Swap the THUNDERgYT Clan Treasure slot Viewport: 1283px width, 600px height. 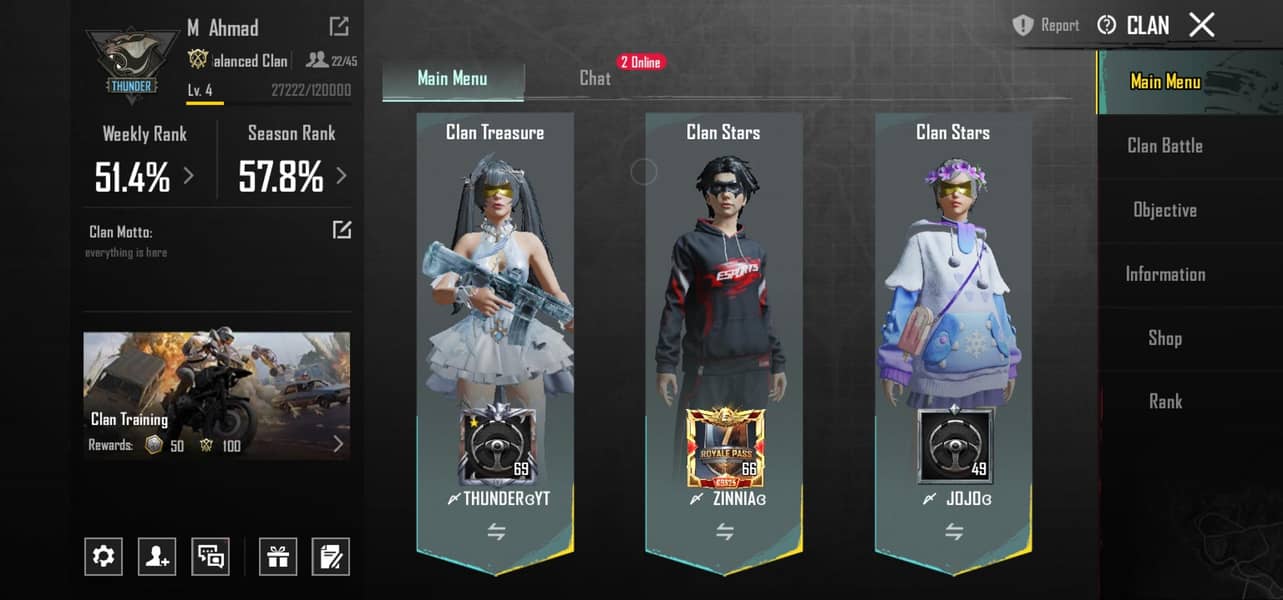click(496, 532)
